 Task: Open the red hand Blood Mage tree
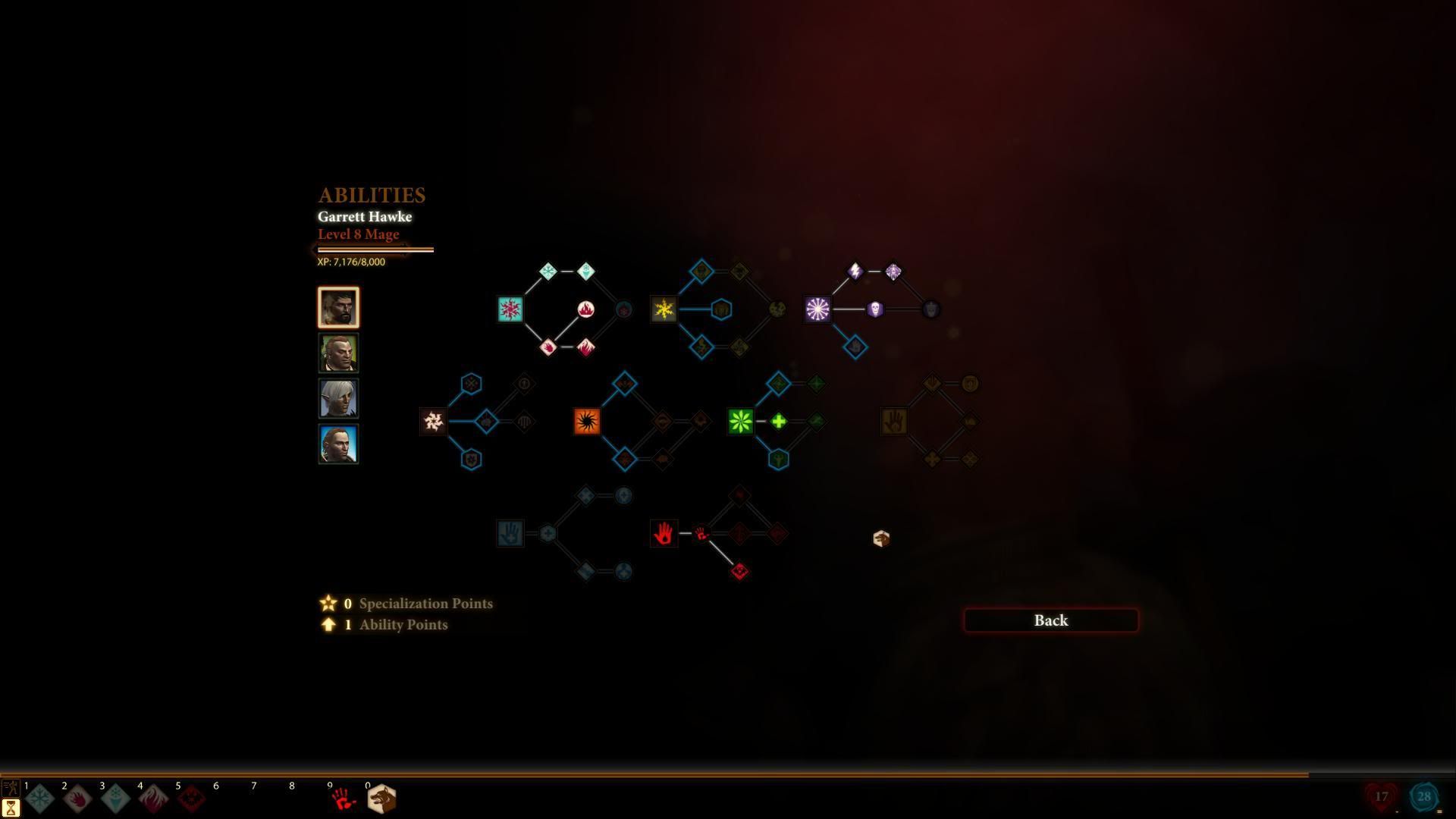(x=664, y=534)
